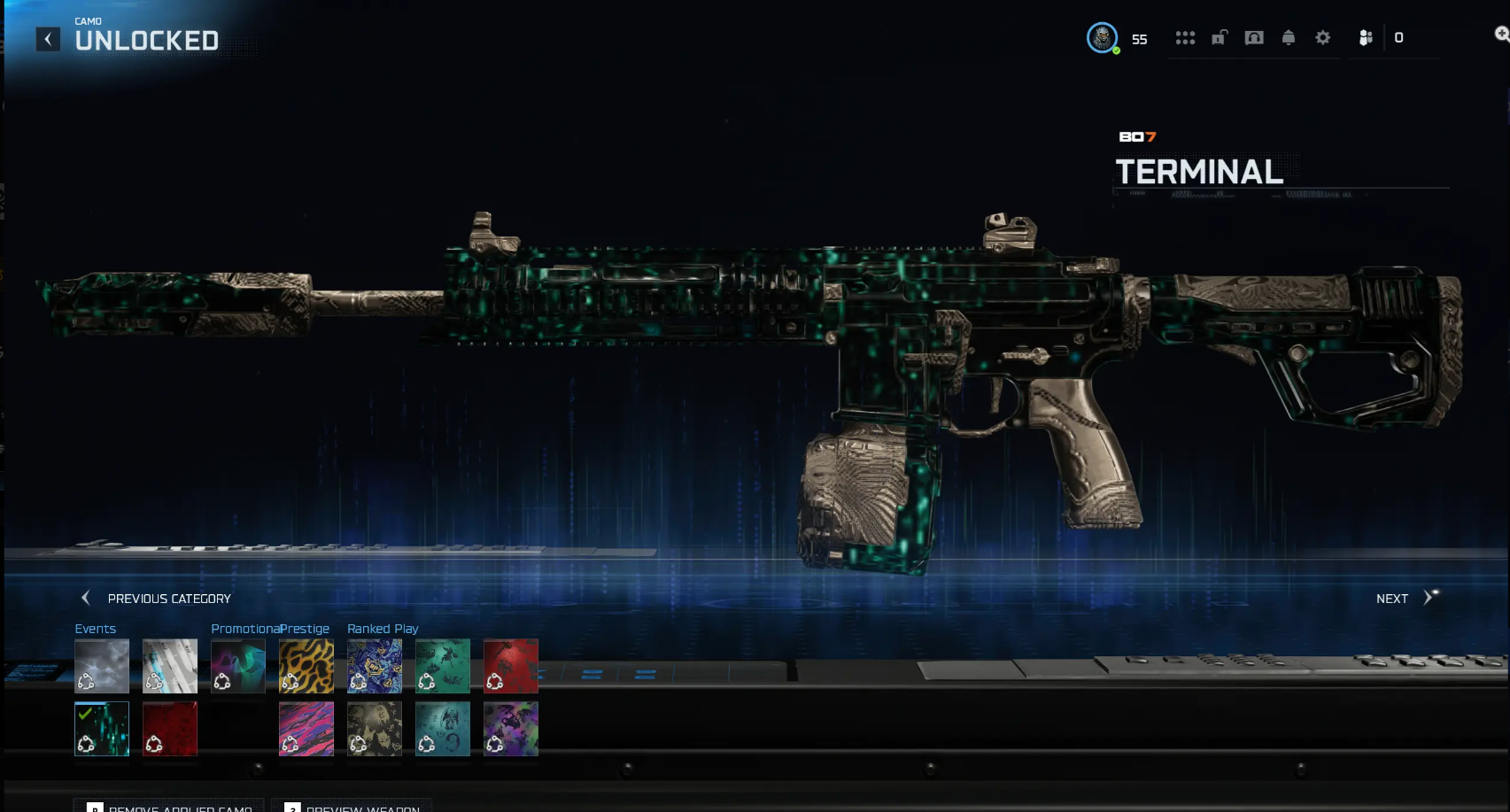This screenshot has height=812, width=1510.
Task: Open the player profile avatar
Action: (x=1102, y=38)
